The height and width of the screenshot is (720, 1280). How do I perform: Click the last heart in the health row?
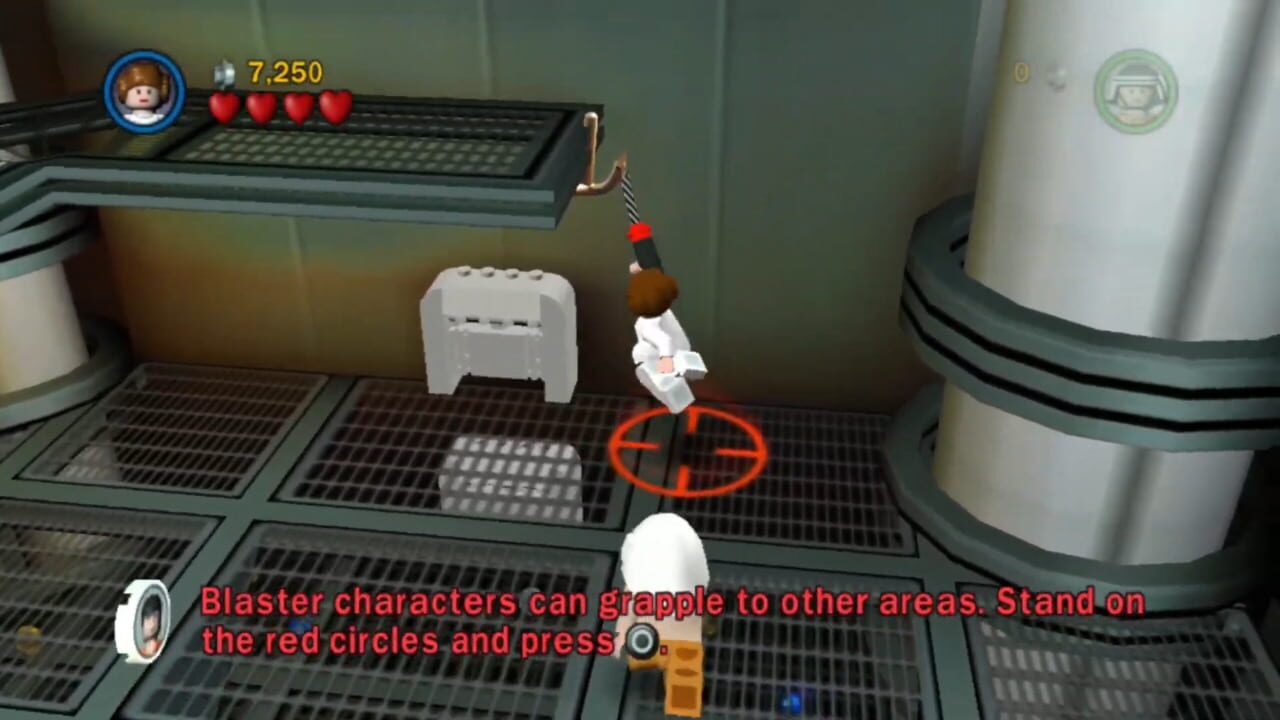(335, 105)
